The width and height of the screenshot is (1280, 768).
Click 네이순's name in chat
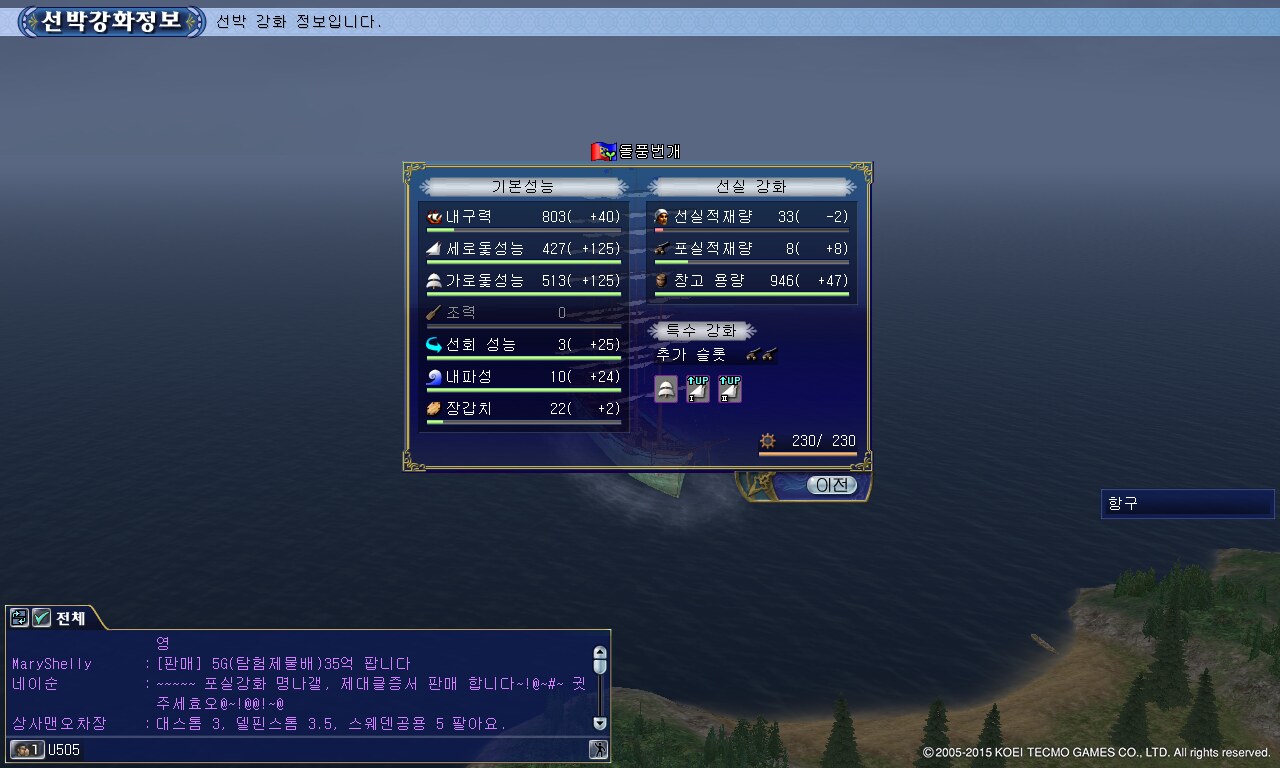point(35,684)
